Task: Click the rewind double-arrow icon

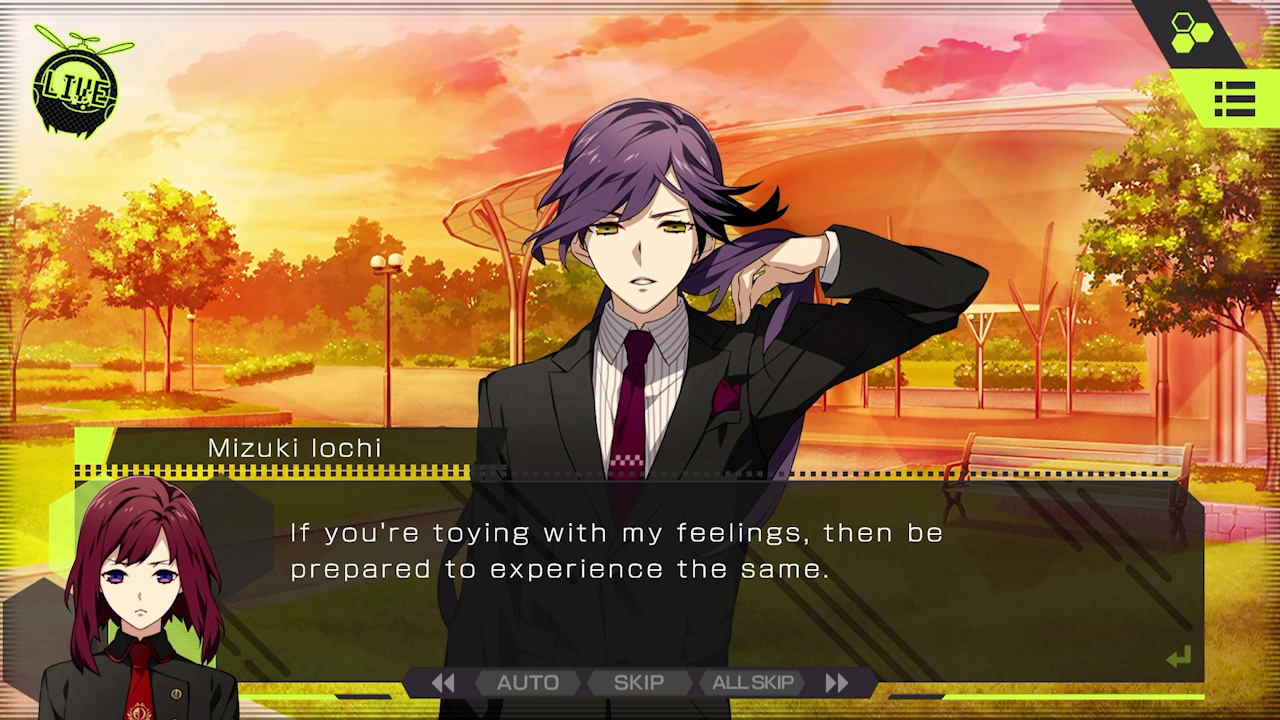Action: tap(444, 682)
